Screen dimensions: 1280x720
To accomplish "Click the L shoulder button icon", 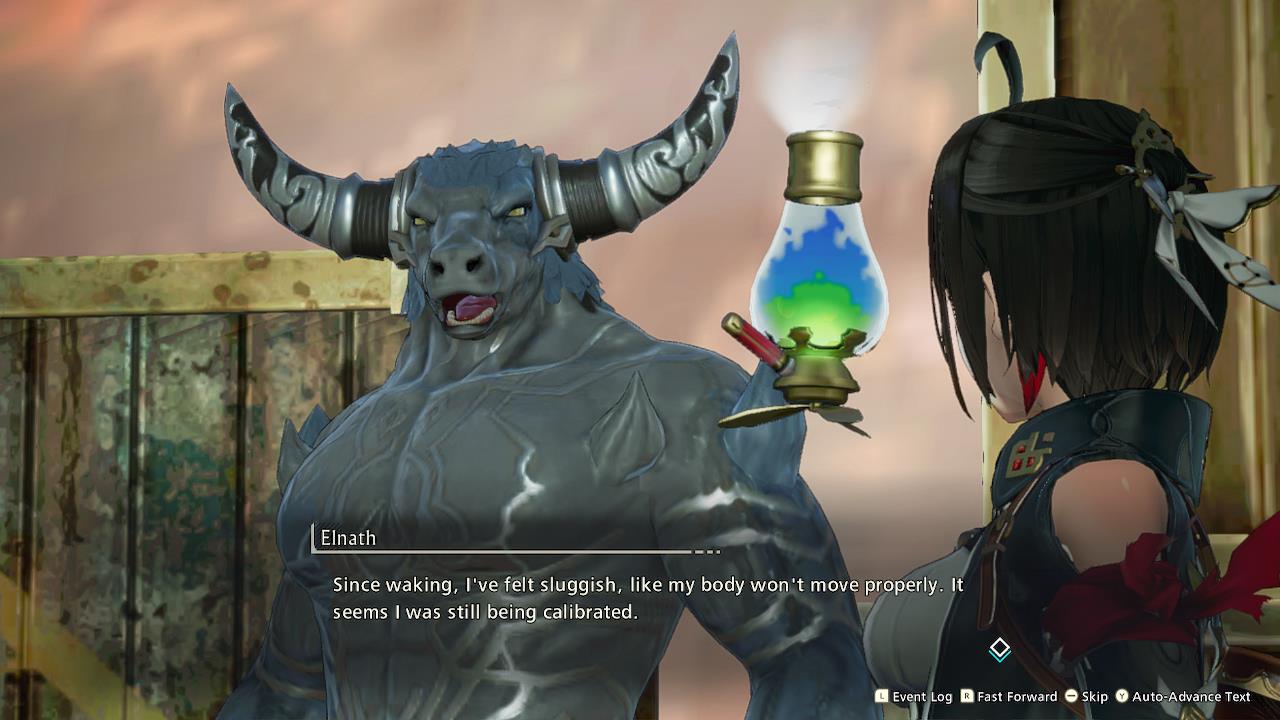I will (x=880, y=697).
